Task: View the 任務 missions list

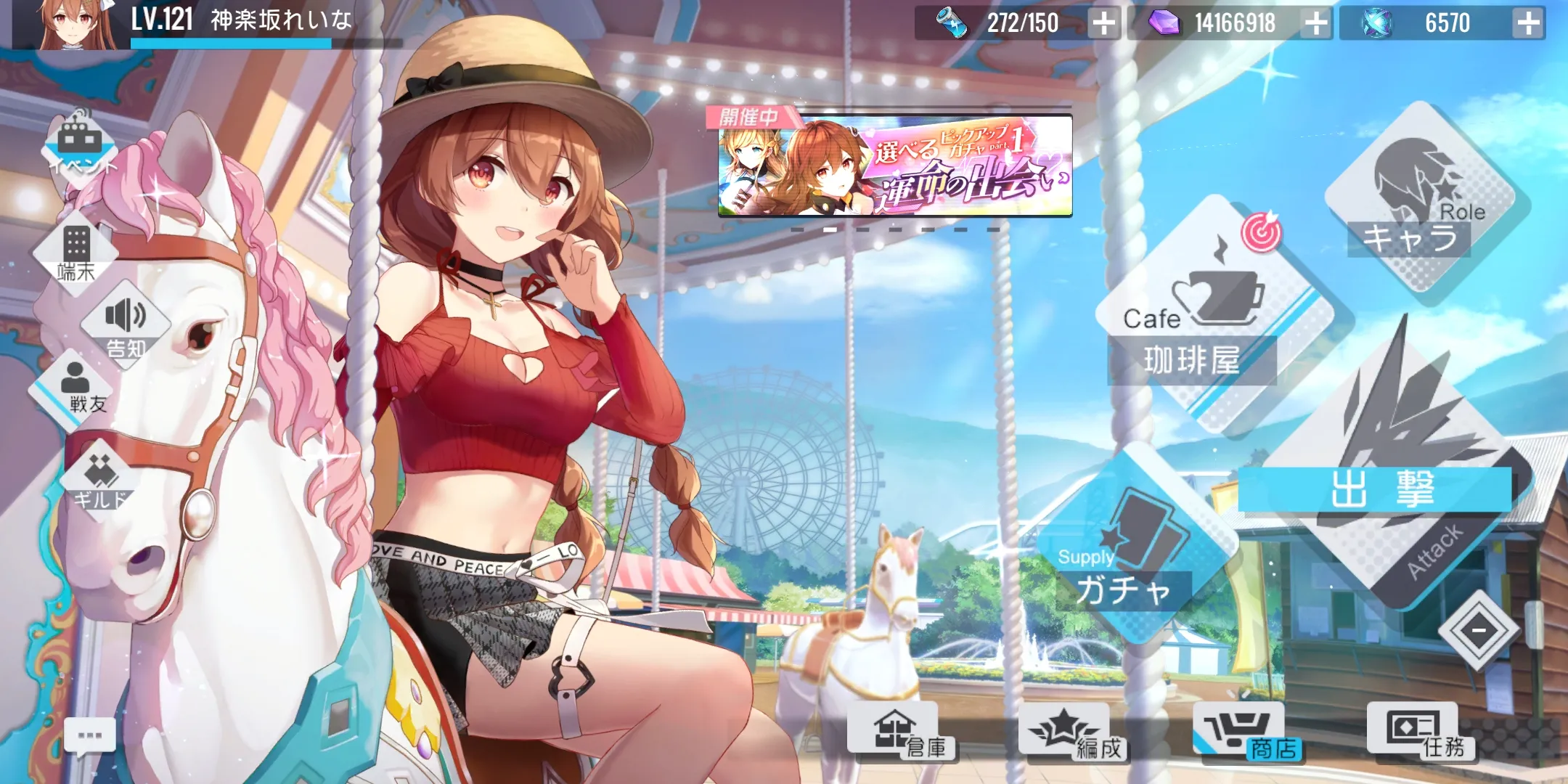Action: 1419,733
